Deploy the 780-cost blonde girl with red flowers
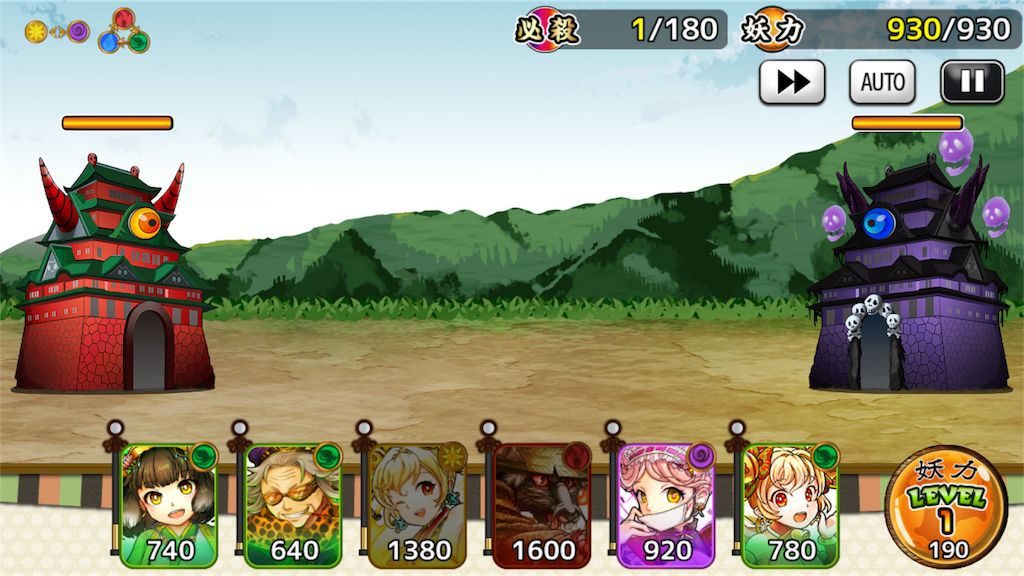This screenshot has height=576, width=1024. tap(790, 505)
